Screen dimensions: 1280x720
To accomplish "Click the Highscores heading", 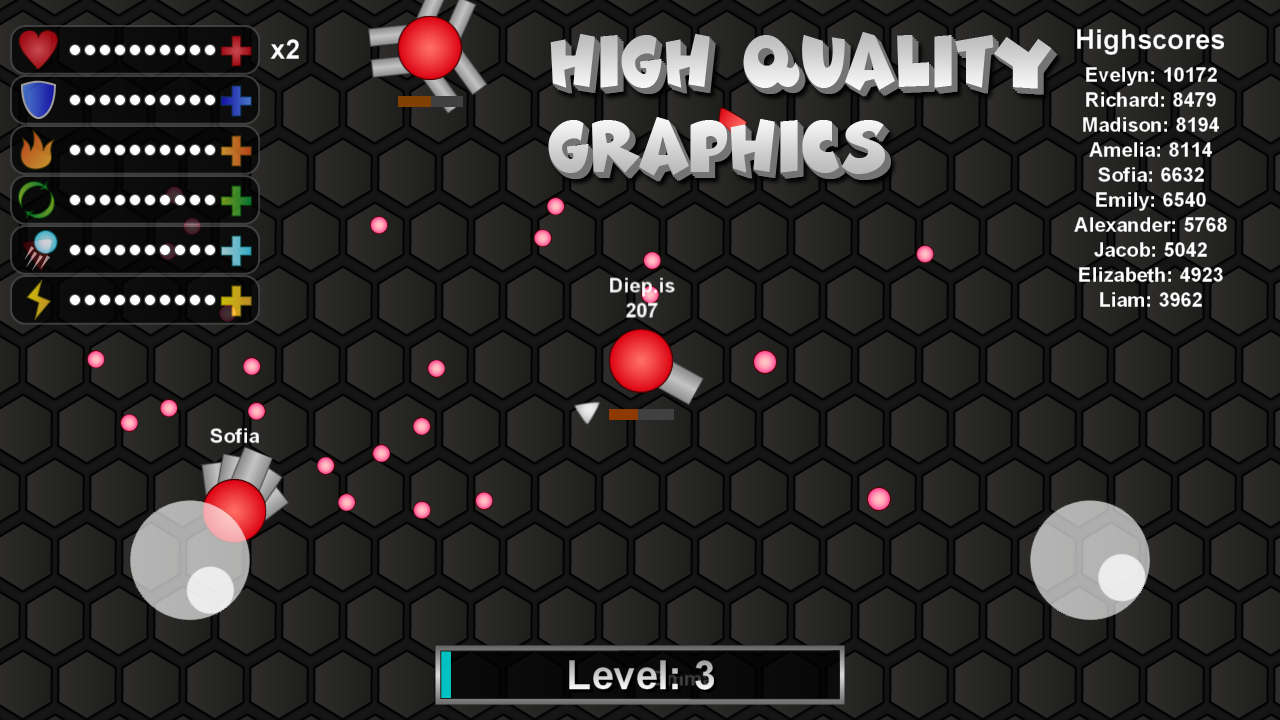I will point(1150,40).
